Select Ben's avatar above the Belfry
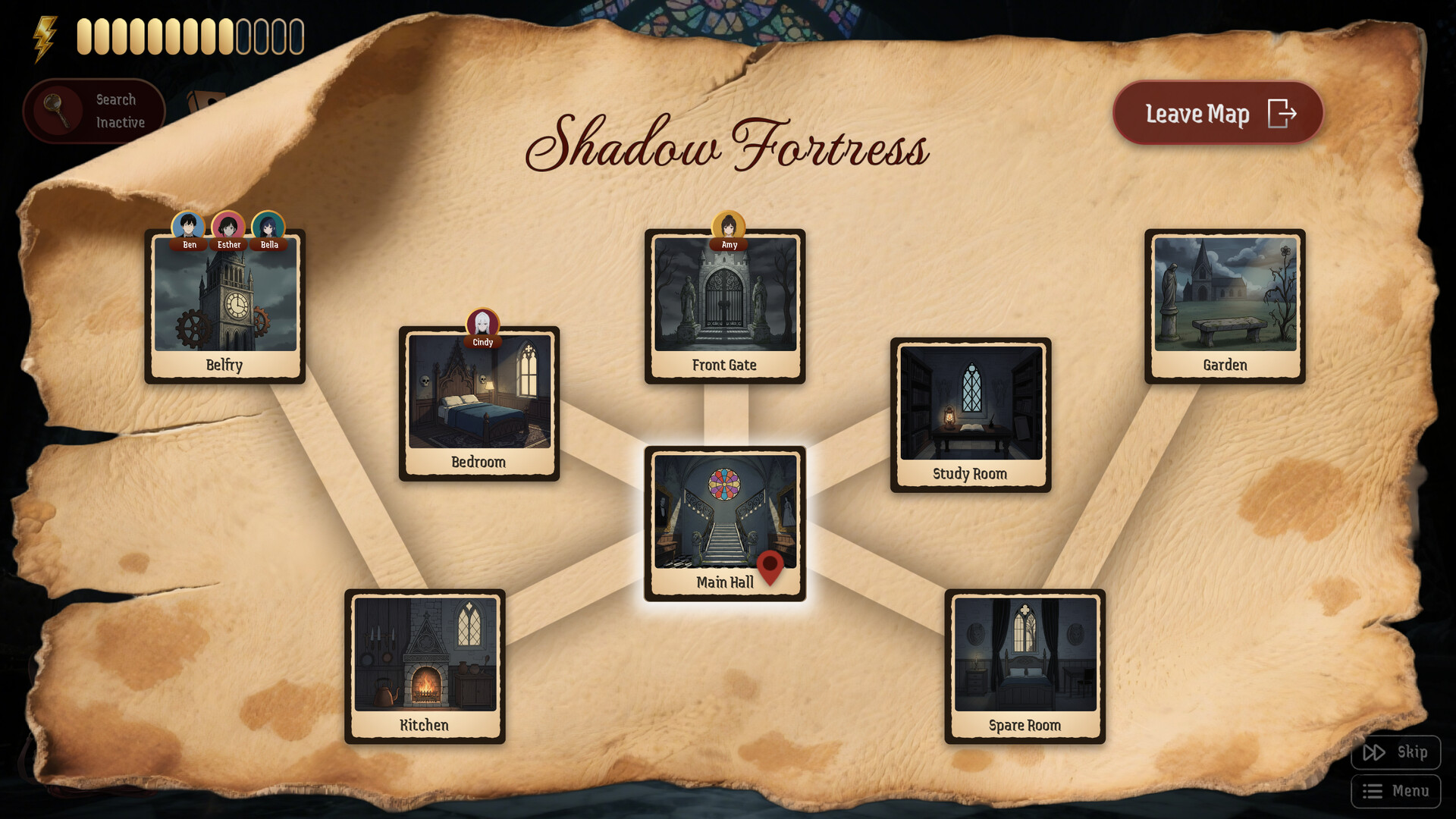 (x=188, y=225)
